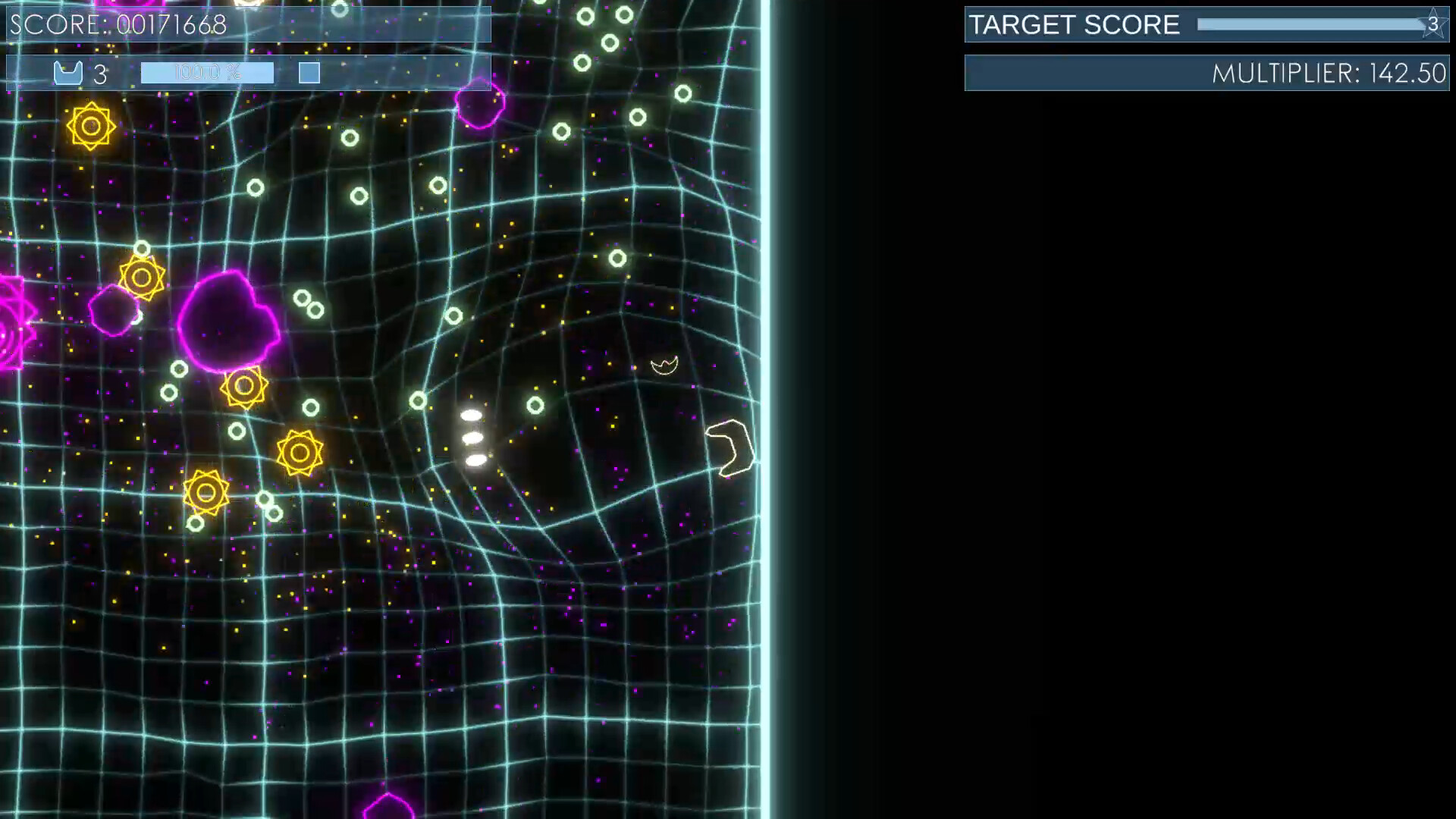Click the yellow star enemy near top left

coord(89,124)
